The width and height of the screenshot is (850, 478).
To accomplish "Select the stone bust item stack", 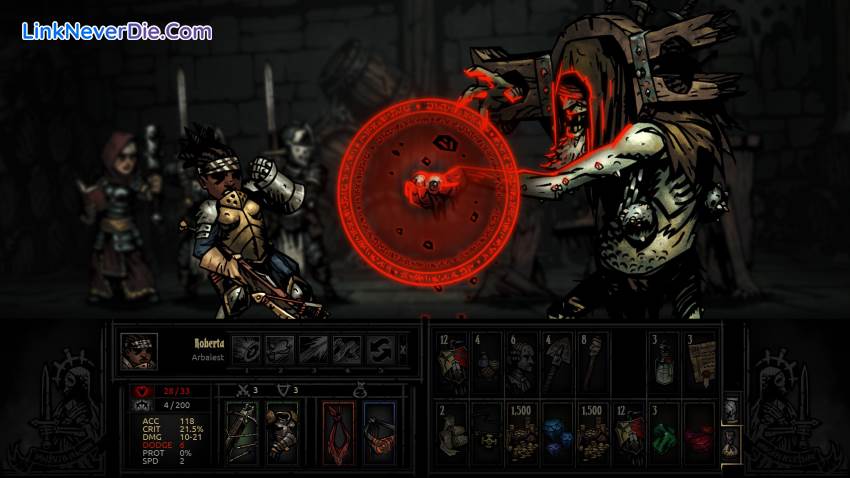I will [522, 362].
